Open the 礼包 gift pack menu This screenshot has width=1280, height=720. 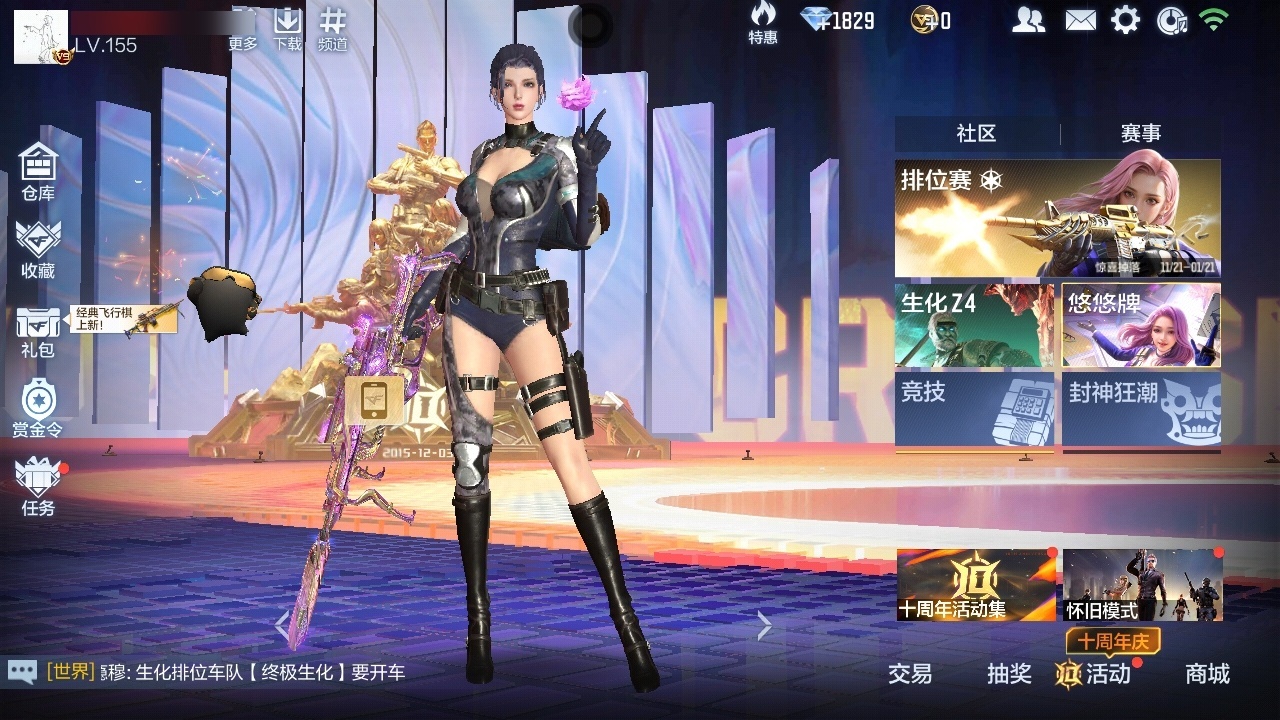[38, 331]
